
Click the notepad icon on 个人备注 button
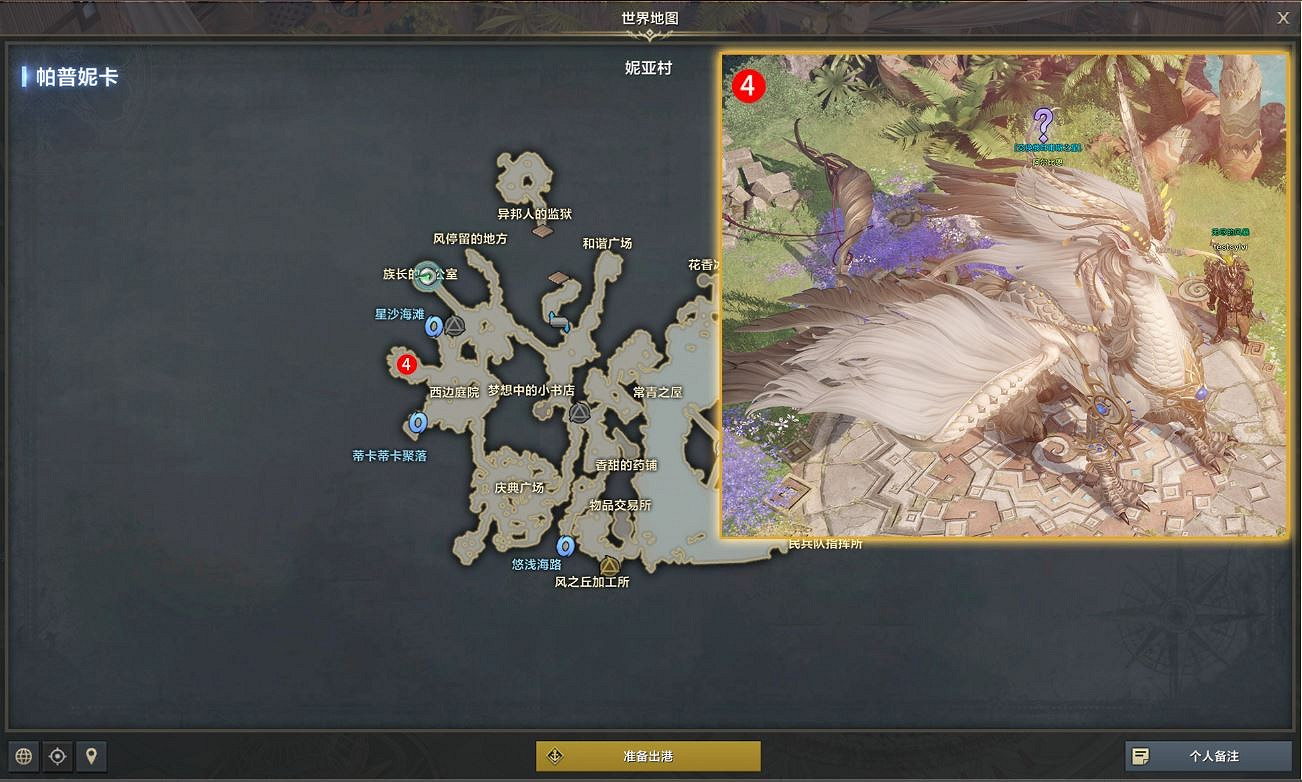click(1141, 757)
